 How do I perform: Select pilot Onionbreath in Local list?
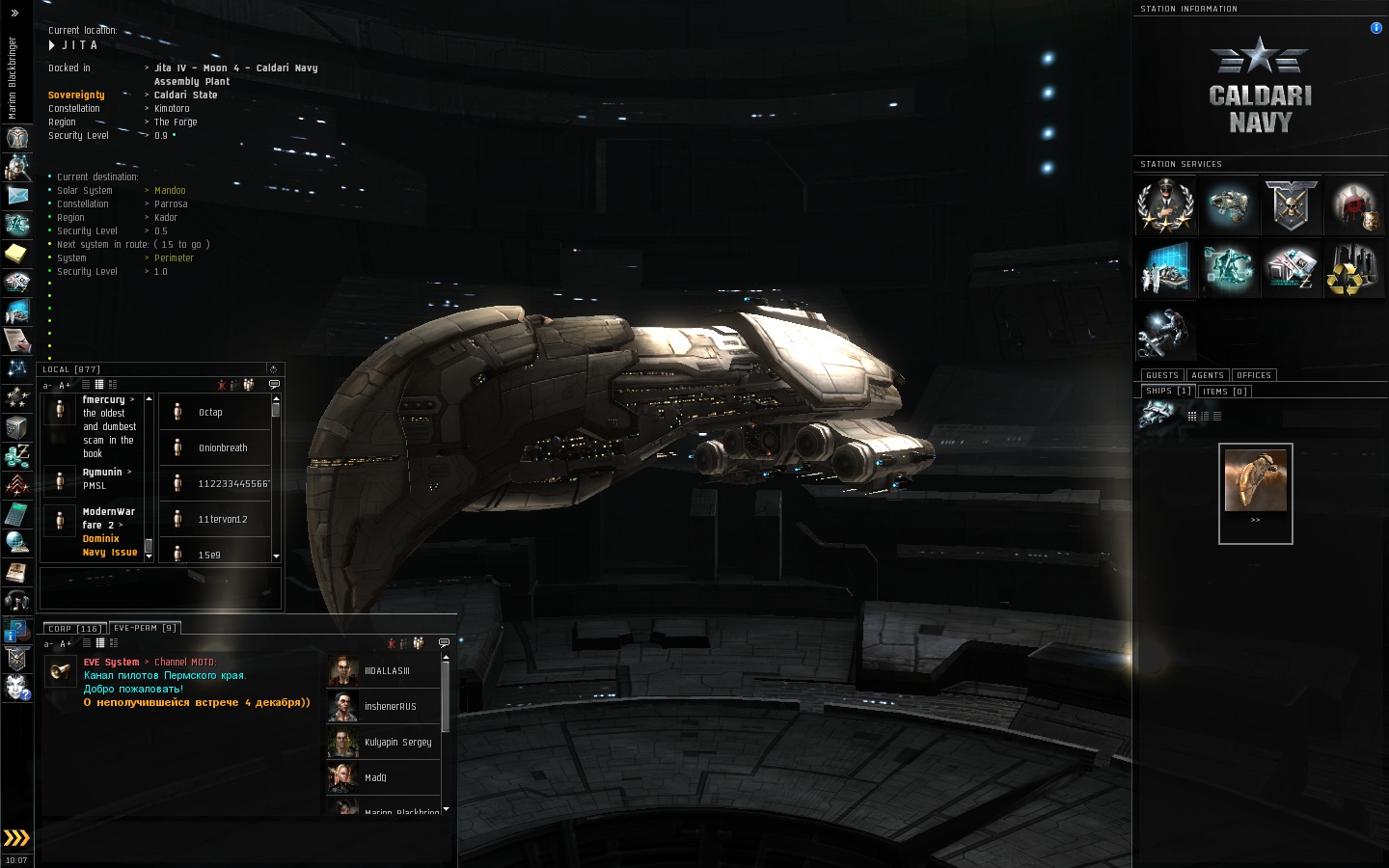pyautogui.click(x=222, y=448)
